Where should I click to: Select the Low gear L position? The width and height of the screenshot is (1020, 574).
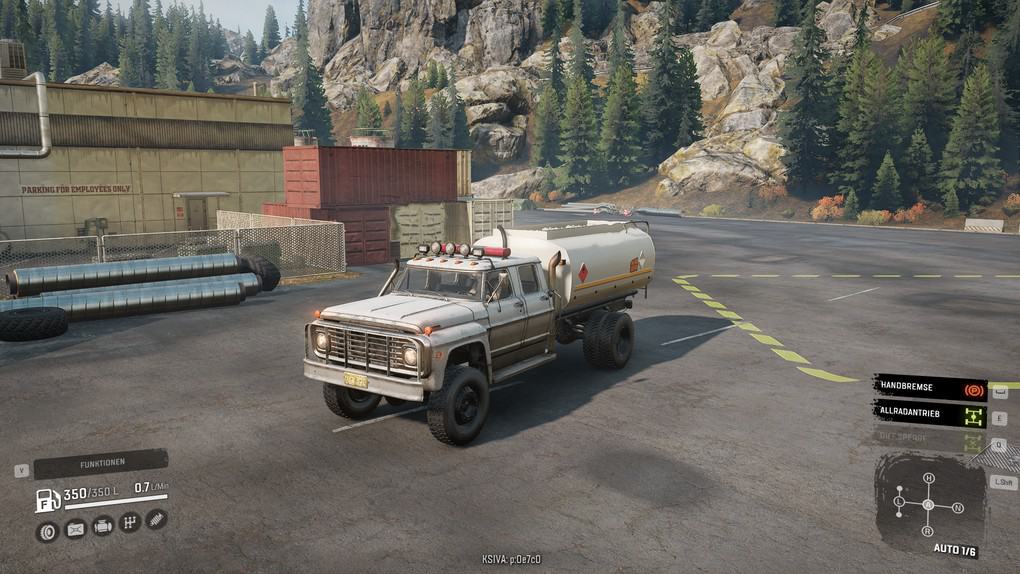(899, 500)
